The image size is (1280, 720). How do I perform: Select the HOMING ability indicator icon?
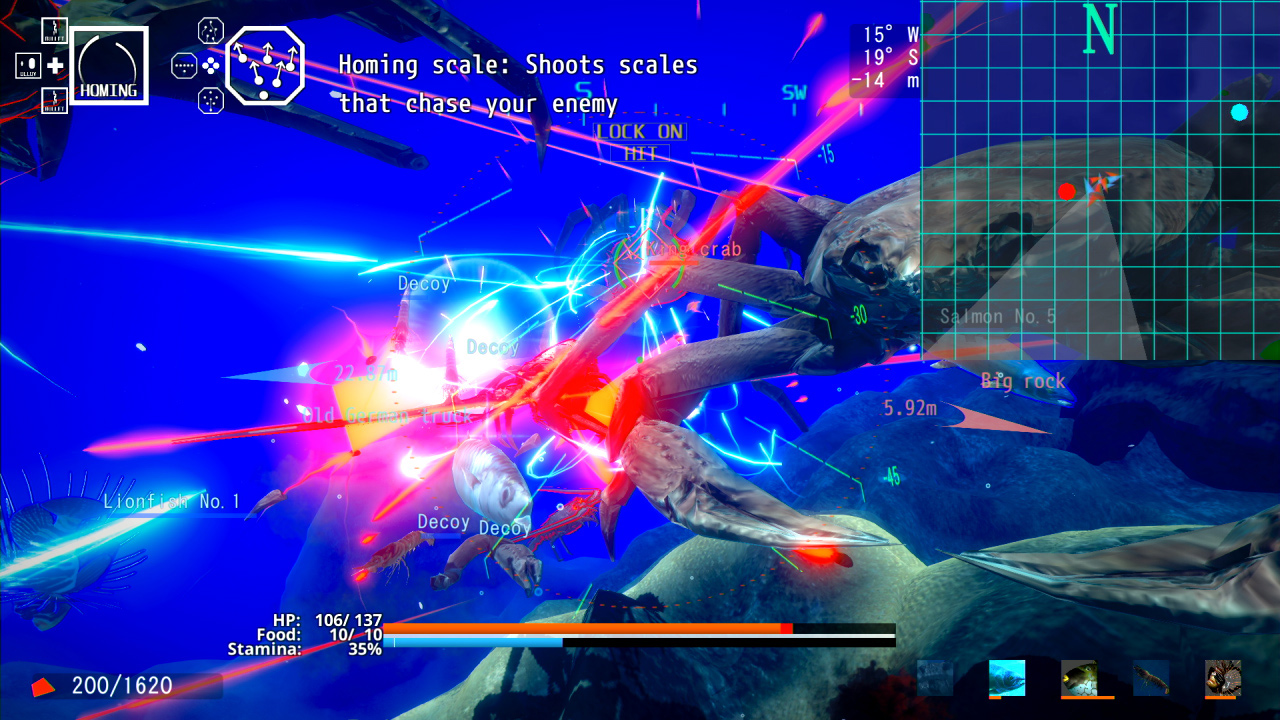click(110, 65)
